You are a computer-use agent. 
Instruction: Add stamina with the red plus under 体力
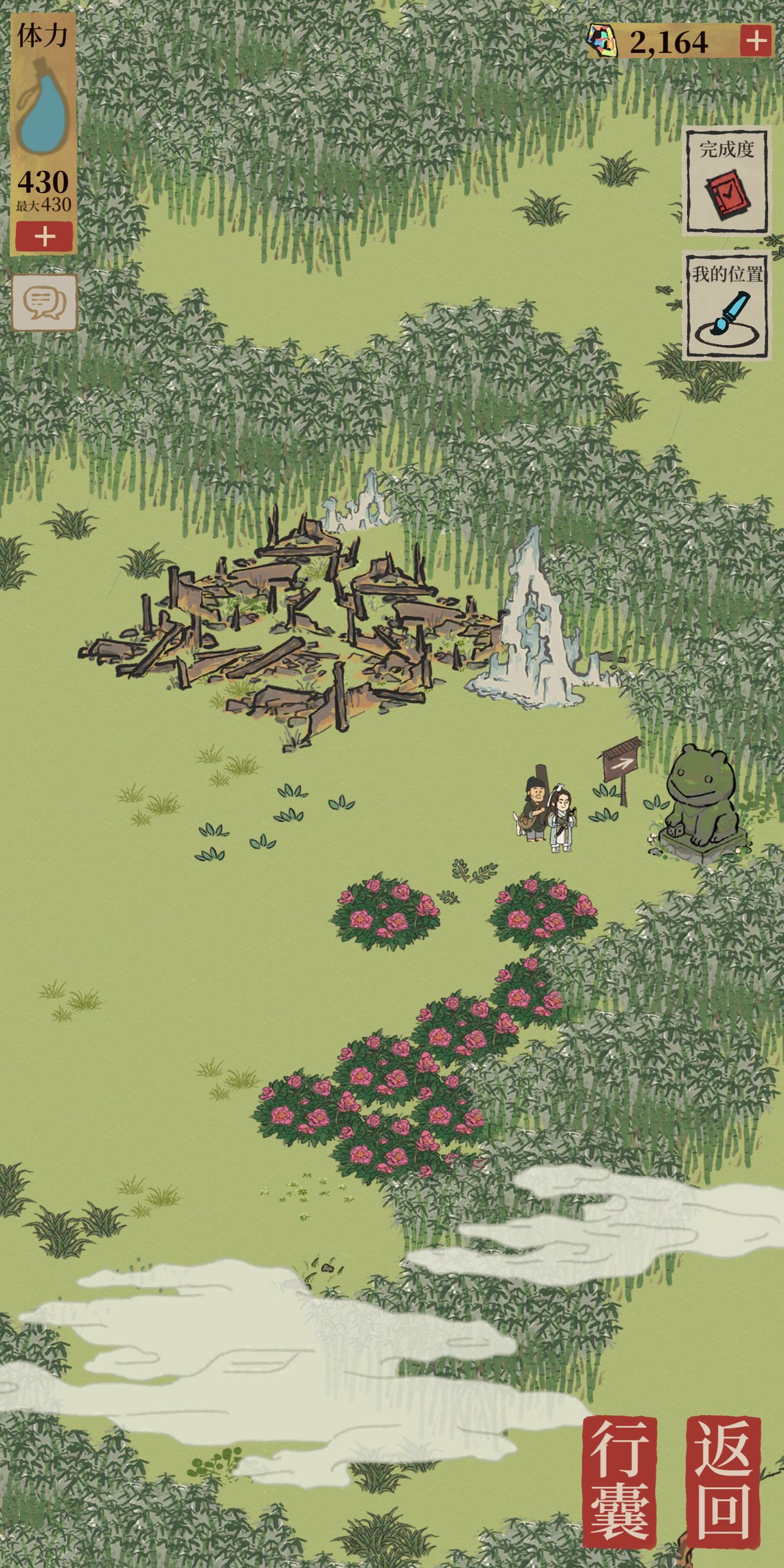click(x=45, y=237)
